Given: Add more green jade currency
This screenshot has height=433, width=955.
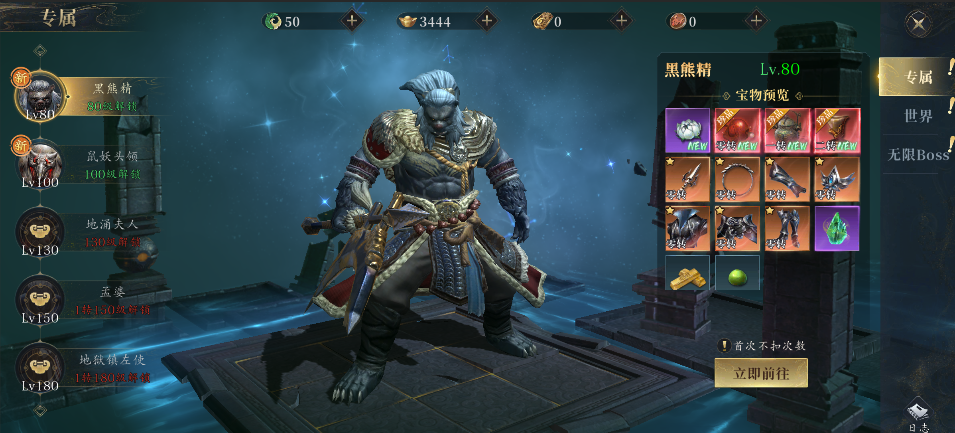Looking at the screenshot, I should click(352, 21).
